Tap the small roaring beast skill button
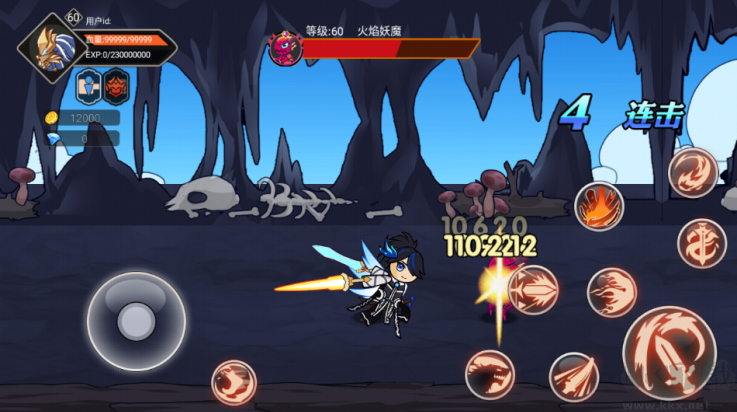Viewport: 737px width, 412px height. [x=233, y=382]
